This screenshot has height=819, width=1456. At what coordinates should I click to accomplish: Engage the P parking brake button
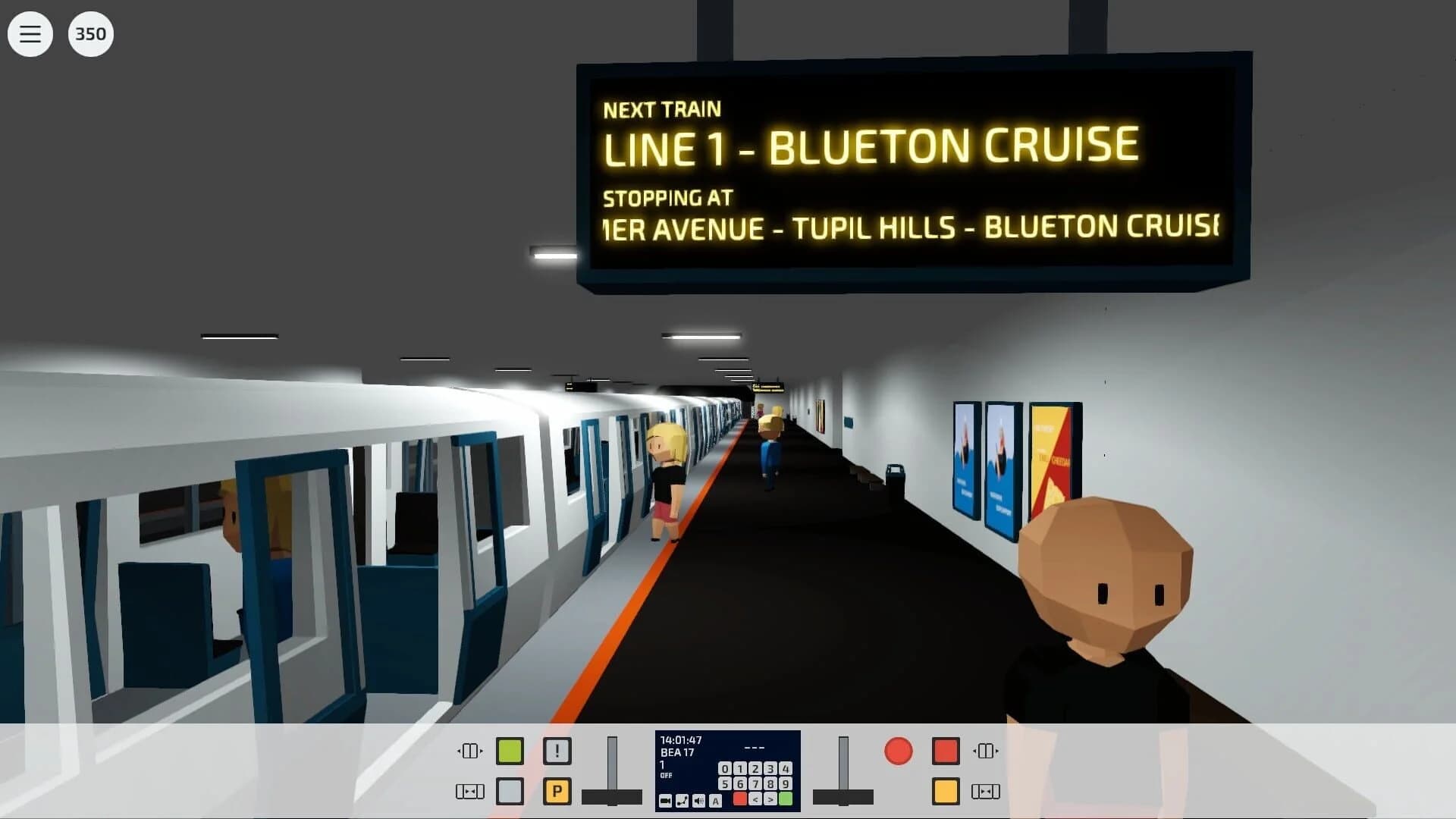pyautogui.click(x=557, y=790)
